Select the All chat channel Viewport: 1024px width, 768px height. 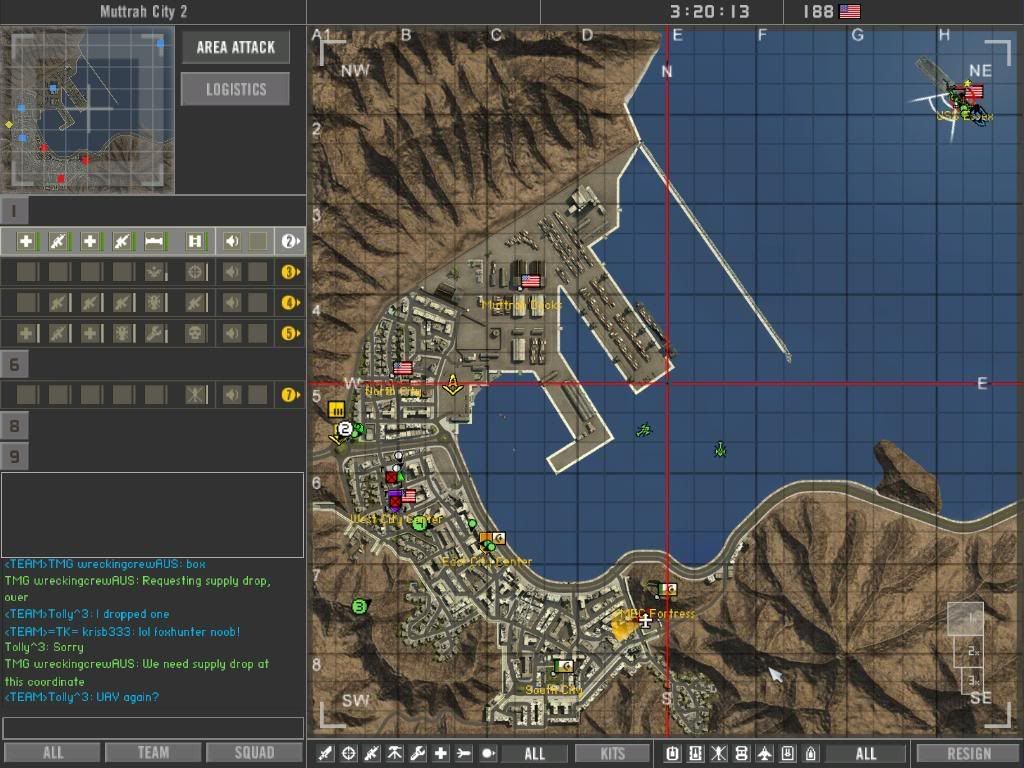(52, 753)
